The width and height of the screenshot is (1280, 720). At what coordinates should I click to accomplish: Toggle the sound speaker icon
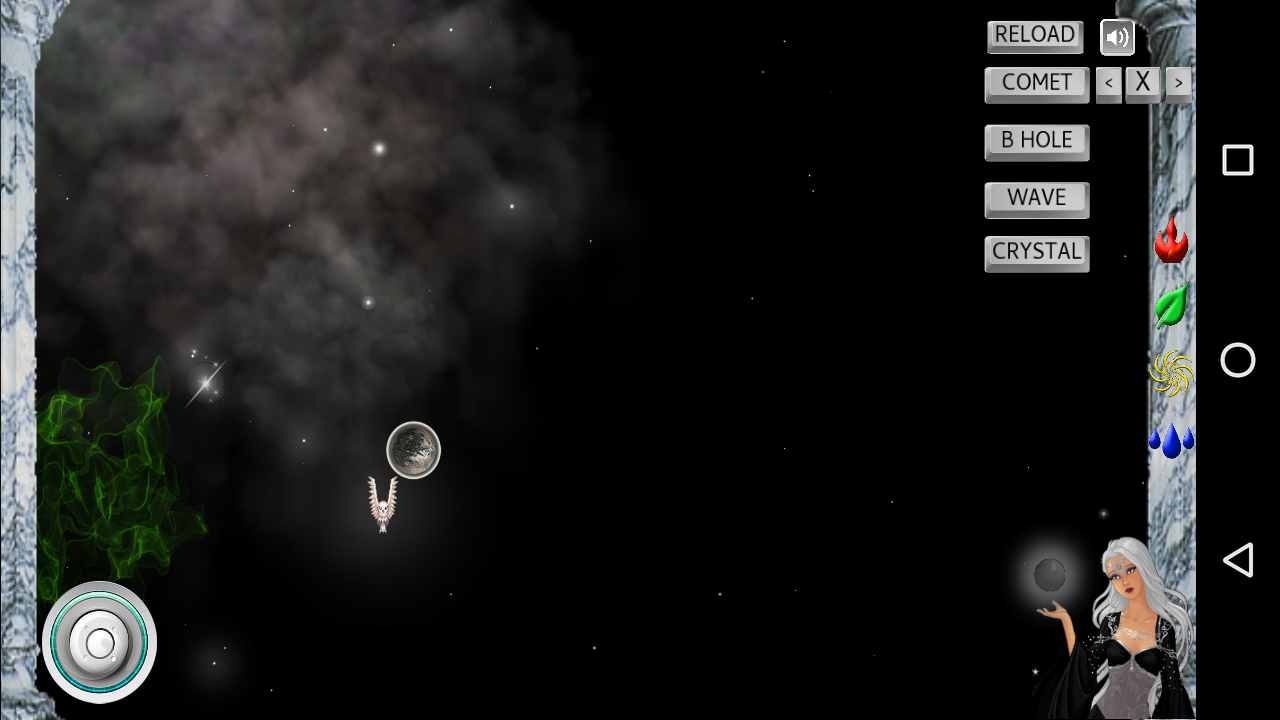click(x=1117, y=38)
